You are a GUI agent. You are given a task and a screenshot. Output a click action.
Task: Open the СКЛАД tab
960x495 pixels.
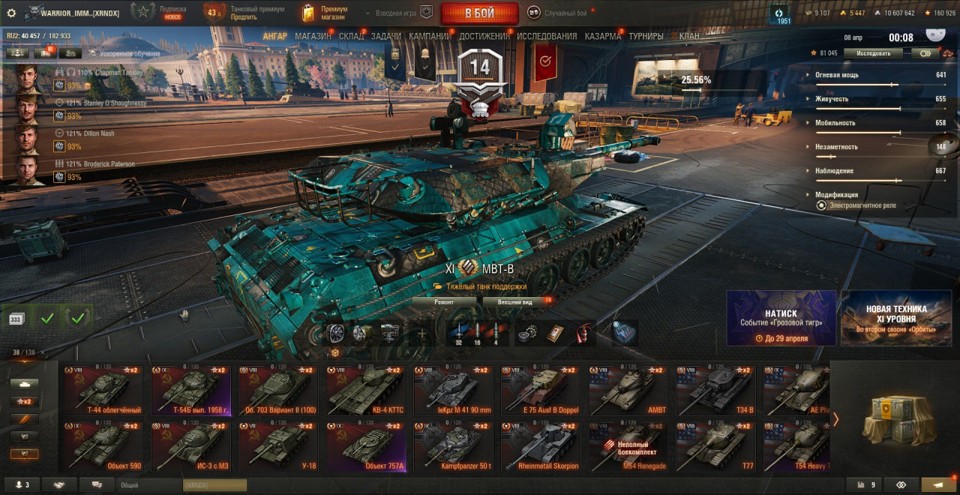[351, 37]
